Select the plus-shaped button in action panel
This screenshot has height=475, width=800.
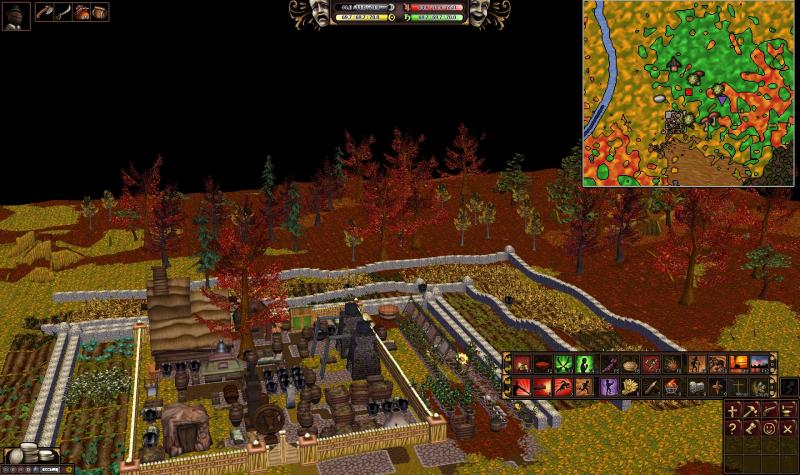pyautogui.click(x=733, y=410)
